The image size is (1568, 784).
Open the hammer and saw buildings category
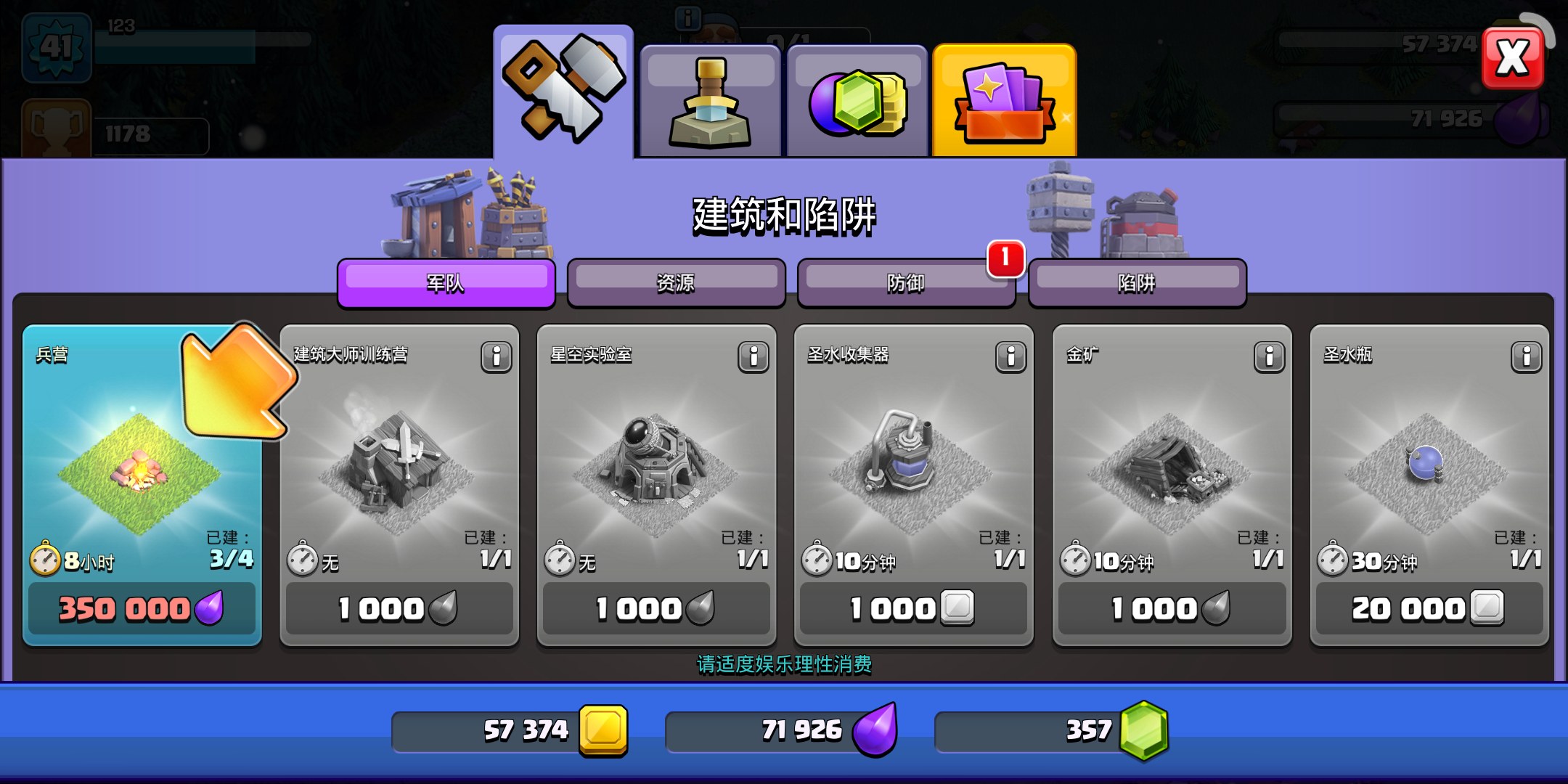point(563,93)
